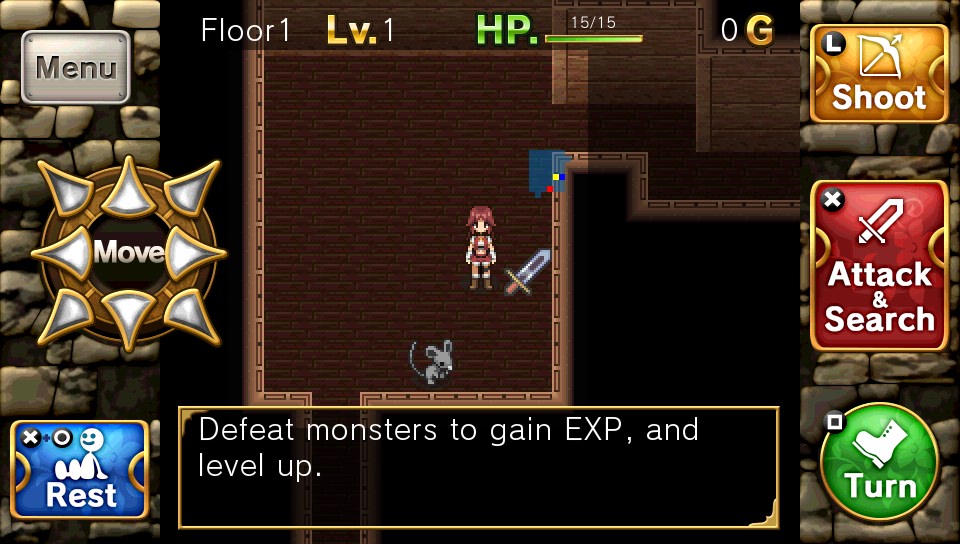Tap the Attack & Search button
960x544 pixels.
(x=879, y=266)
